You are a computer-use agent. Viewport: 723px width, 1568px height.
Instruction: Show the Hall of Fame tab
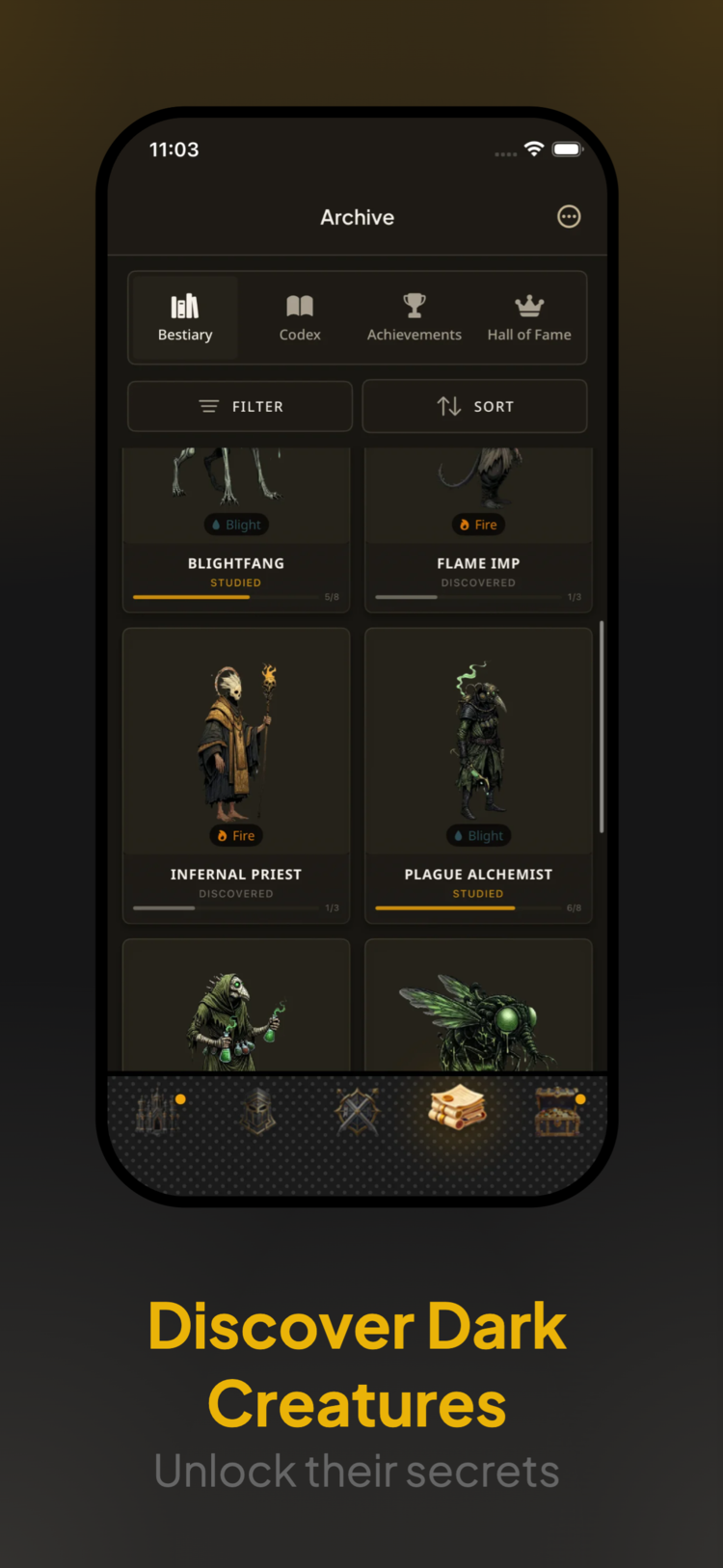(x=529, y=318)
